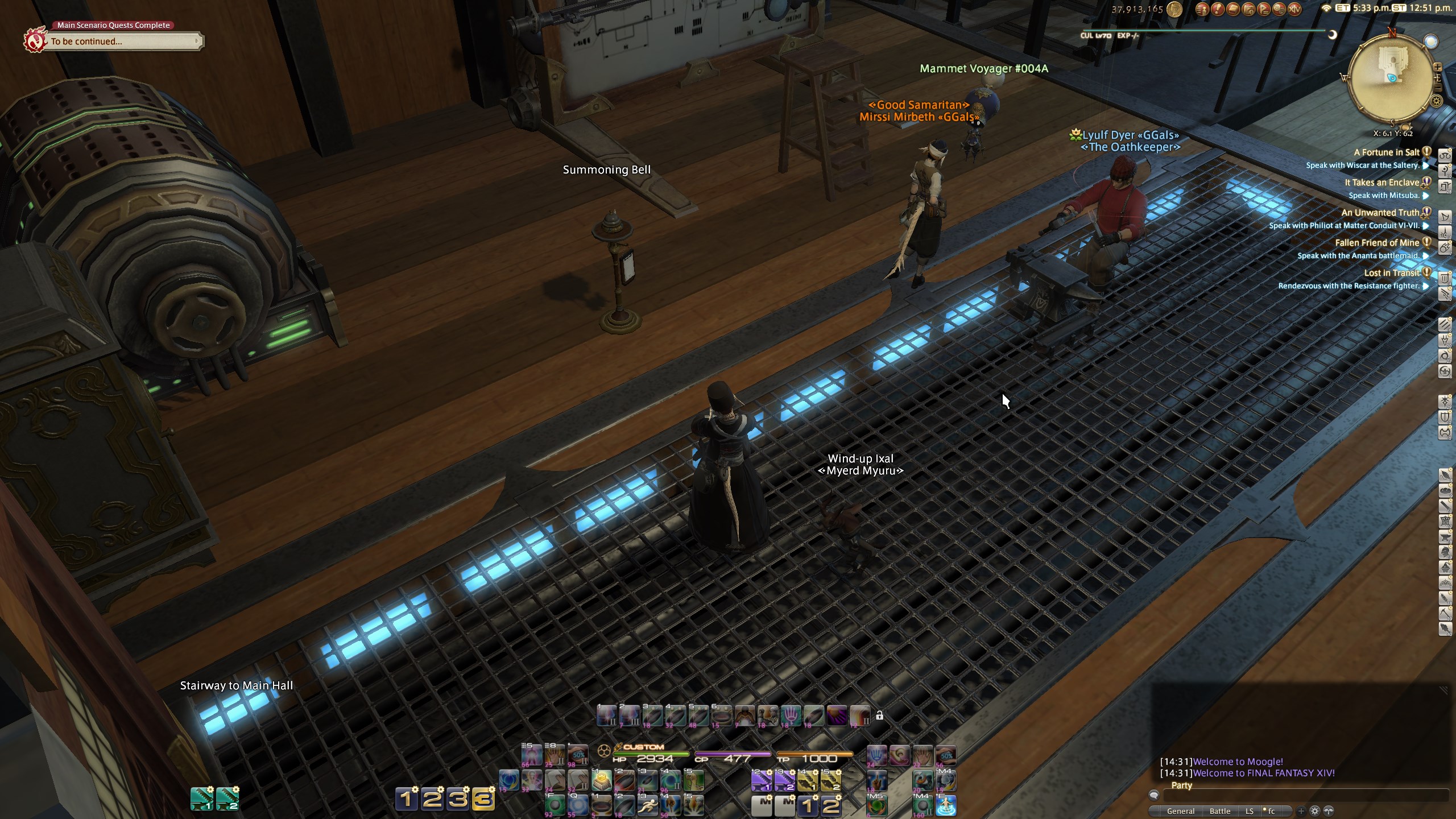Select 'Lost in Transit' quest entry
This screenshot has width=1456, height=819.
[1391, 273]
